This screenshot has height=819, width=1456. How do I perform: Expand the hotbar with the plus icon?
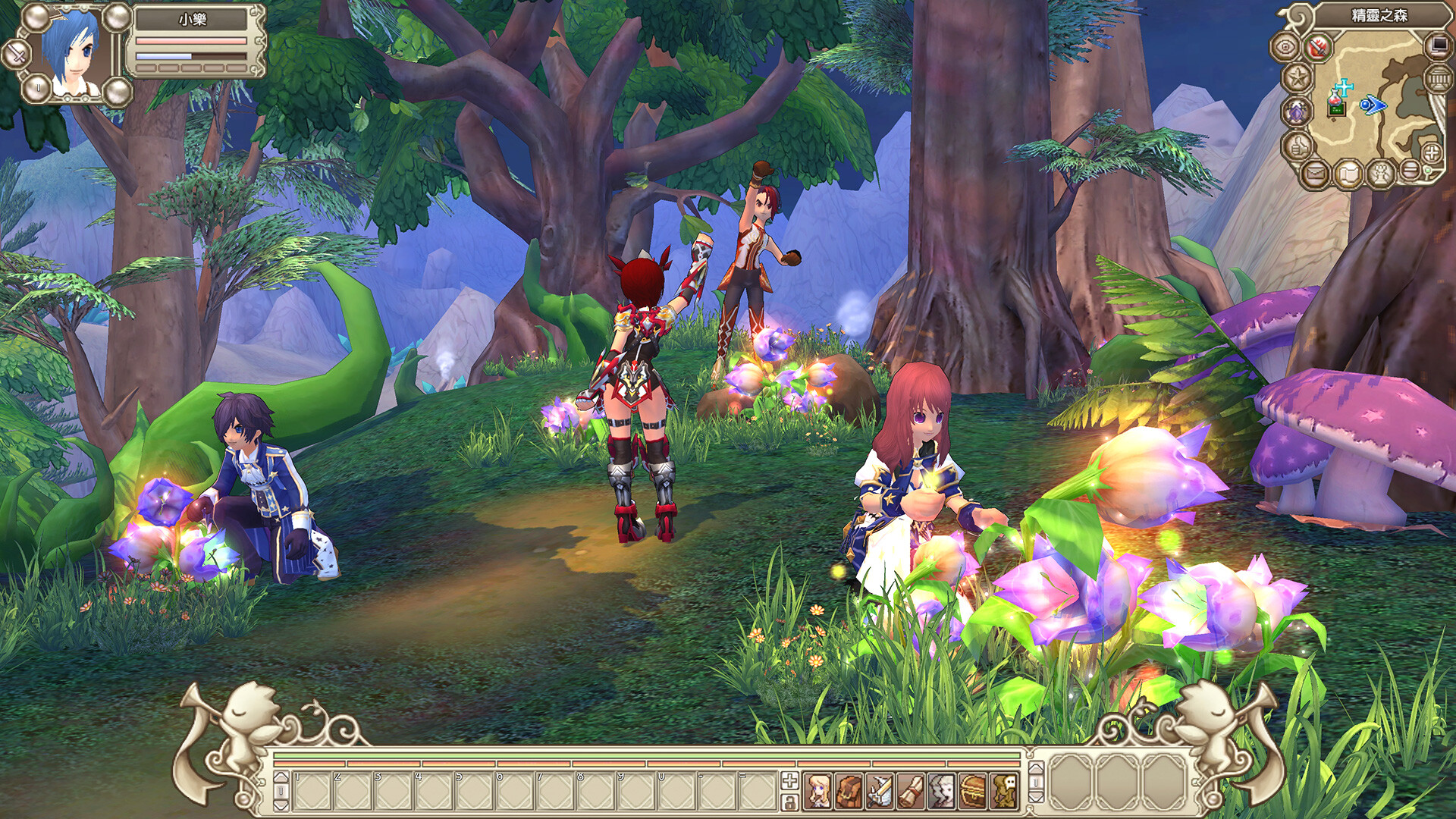click(789, 783)
